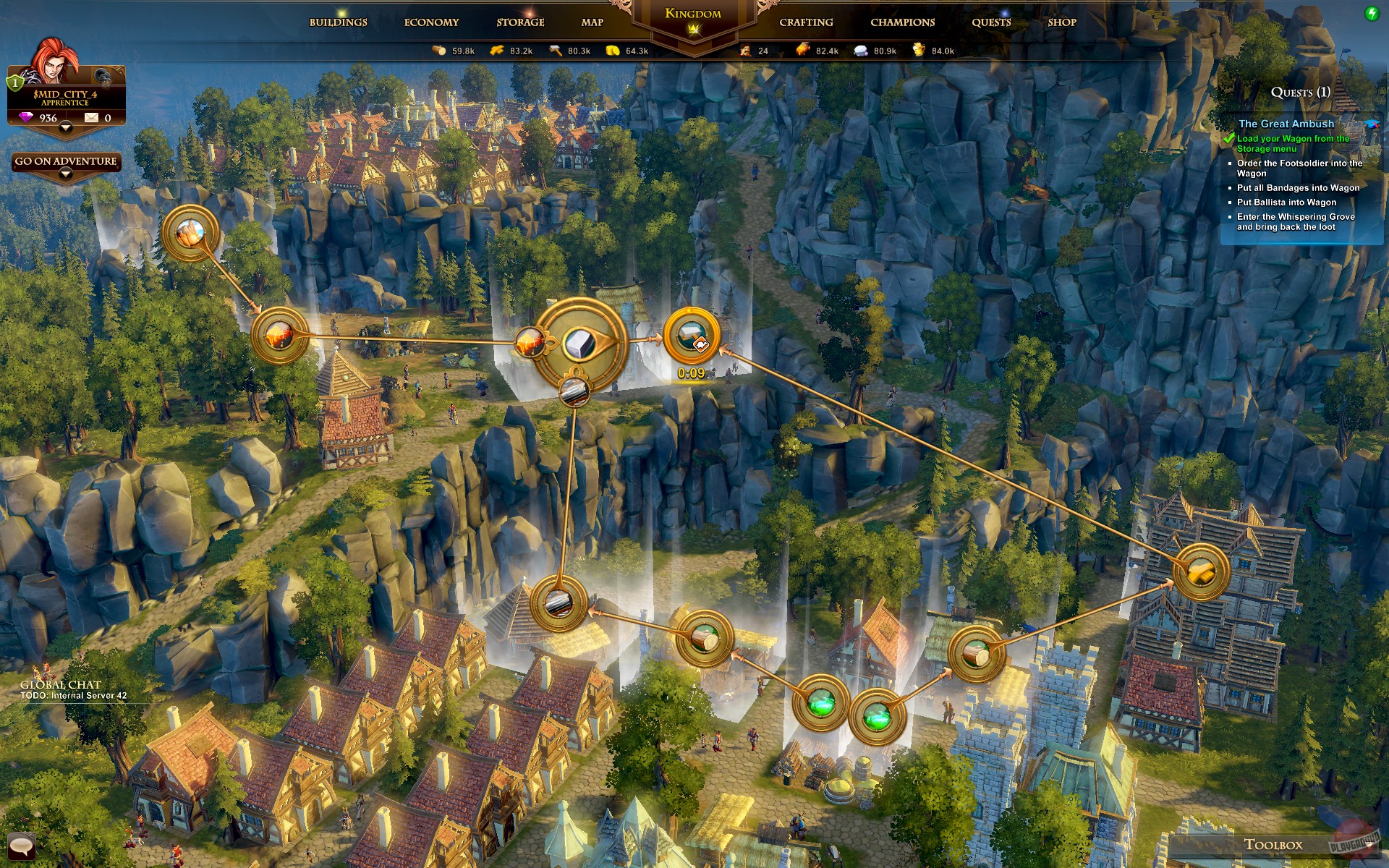Open mail via the envelope icon

(91, 116)
